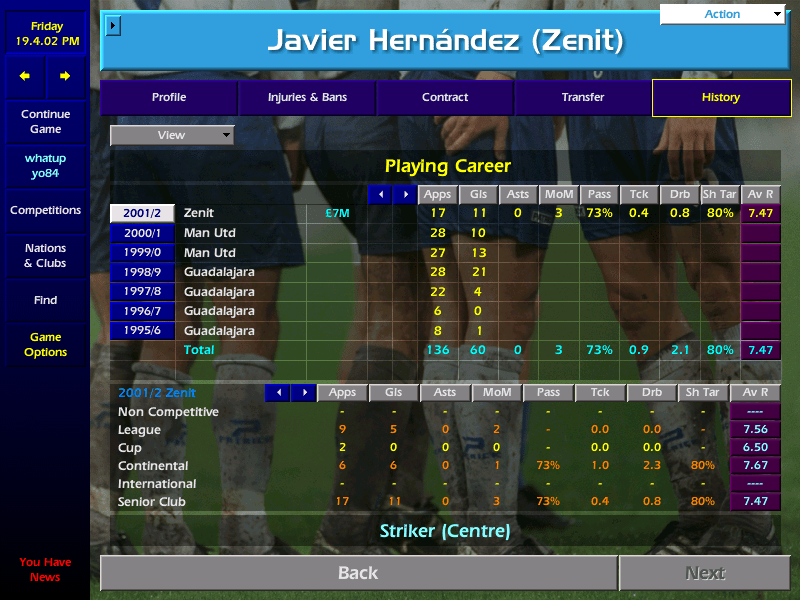The image size is (800, 600).
Task: Go back with the yellow left arrow
Action: (x=25, y=76)
